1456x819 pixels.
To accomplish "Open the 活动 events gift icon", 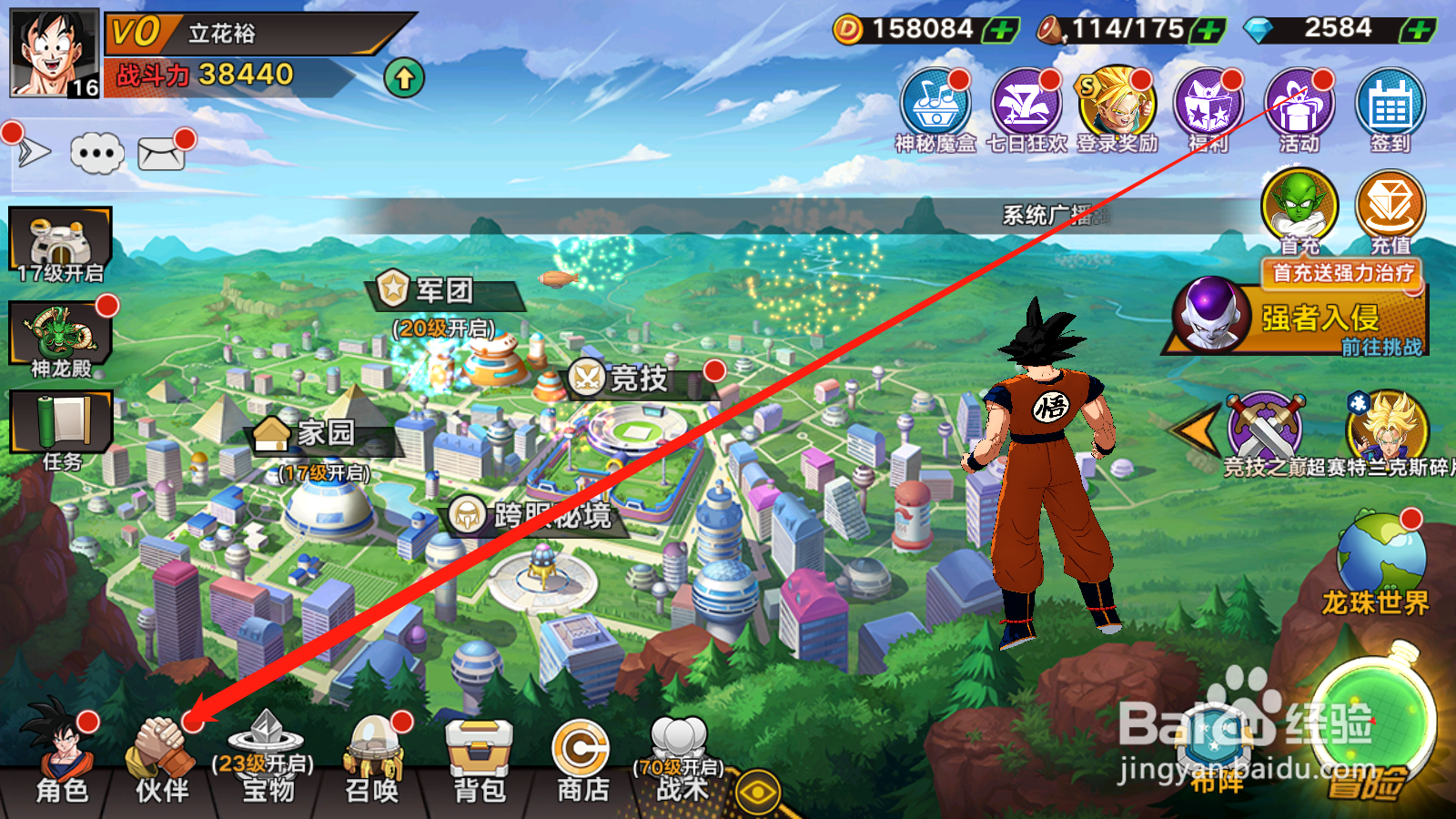I will (x=1299, y=109).
